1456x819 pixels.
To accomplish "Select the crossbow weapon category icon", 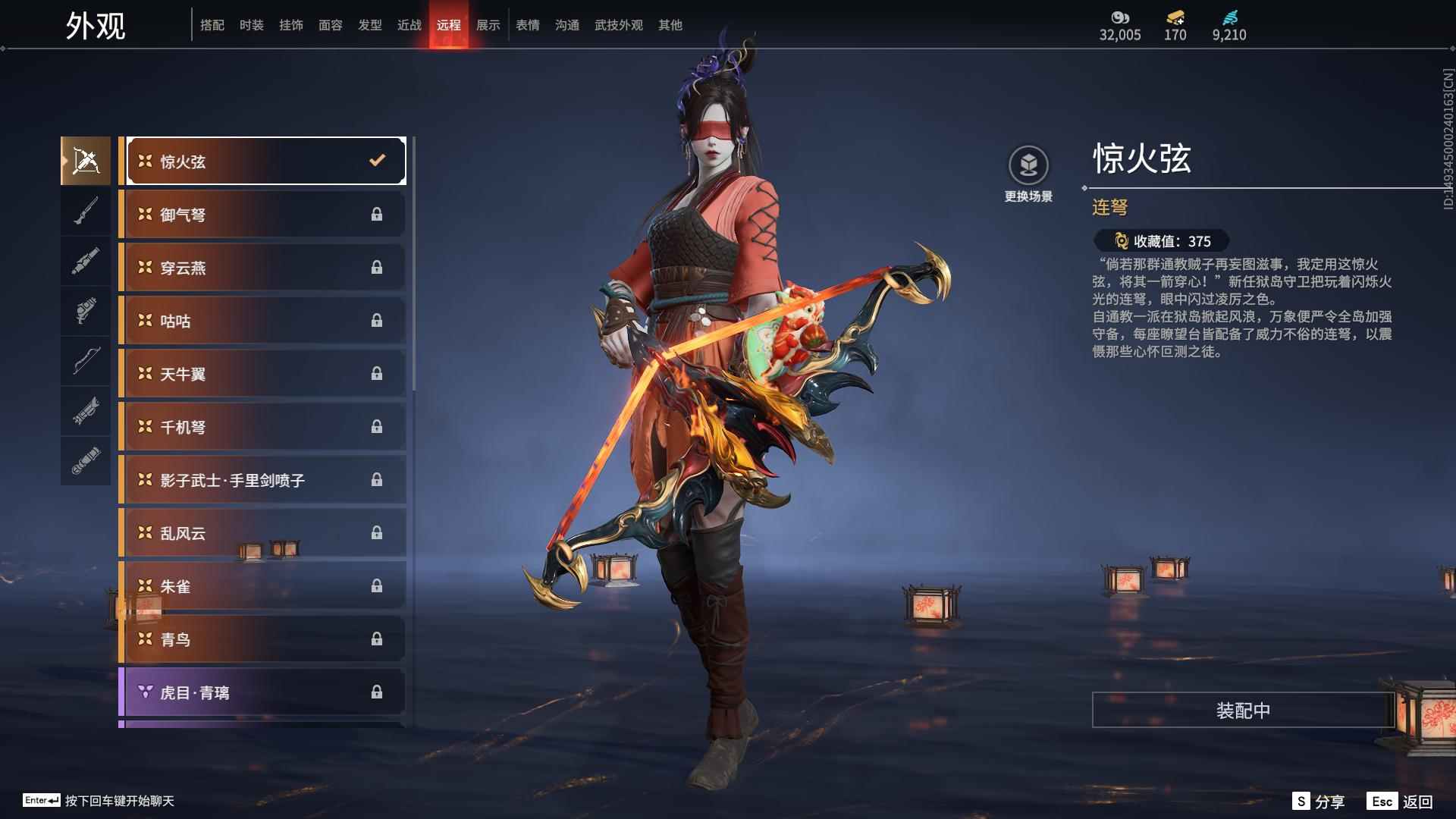I will [x=86, y=159].
